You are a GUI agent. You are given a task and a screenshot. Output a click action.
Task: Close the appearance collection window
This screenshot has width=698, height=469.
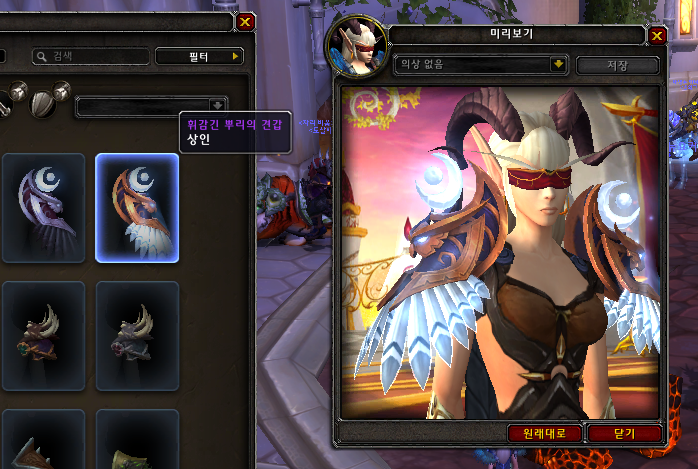click(246, 20)
